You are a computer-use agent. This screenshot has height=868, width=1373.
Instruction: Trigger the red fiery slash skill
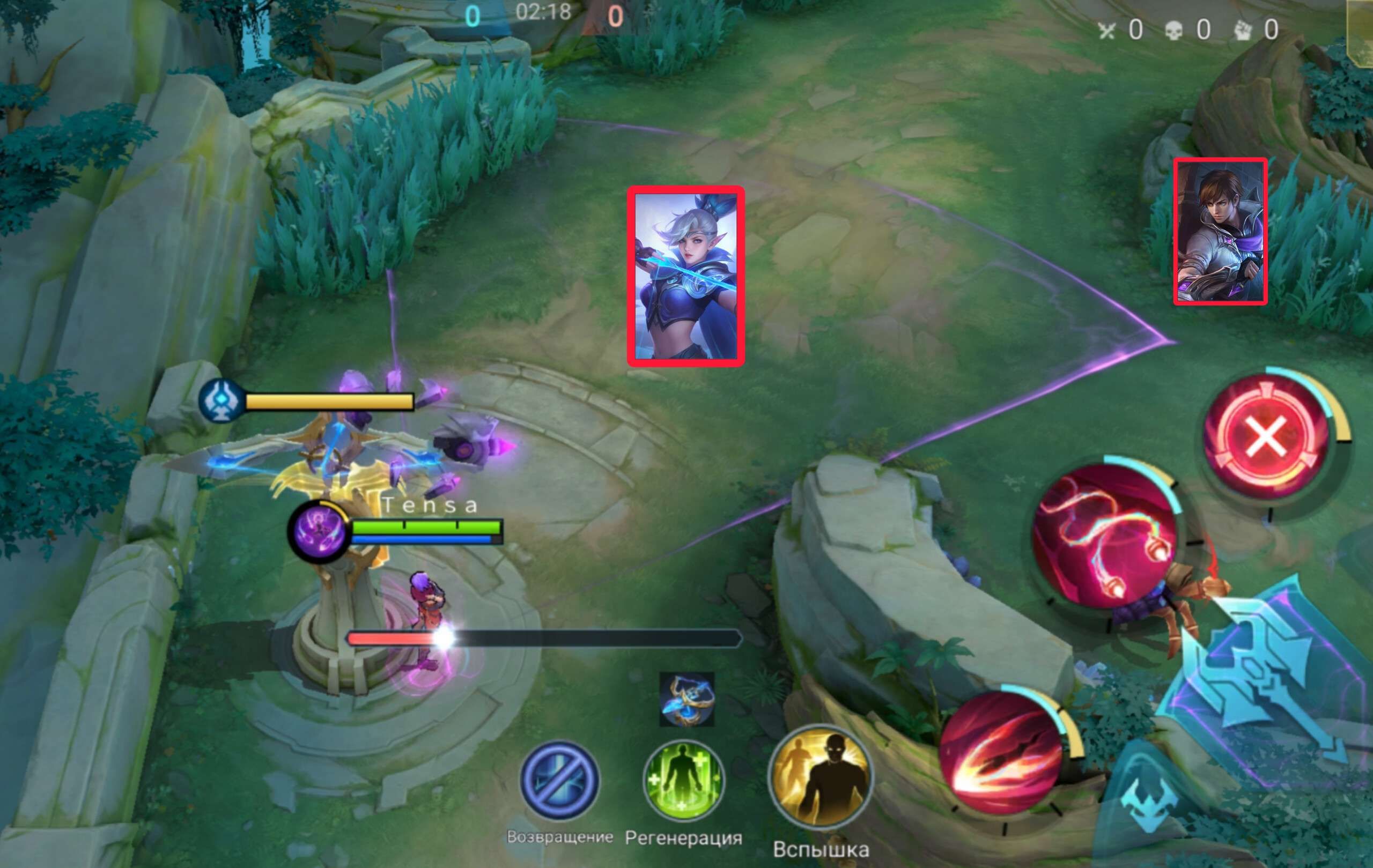(x=1001, y=750)
